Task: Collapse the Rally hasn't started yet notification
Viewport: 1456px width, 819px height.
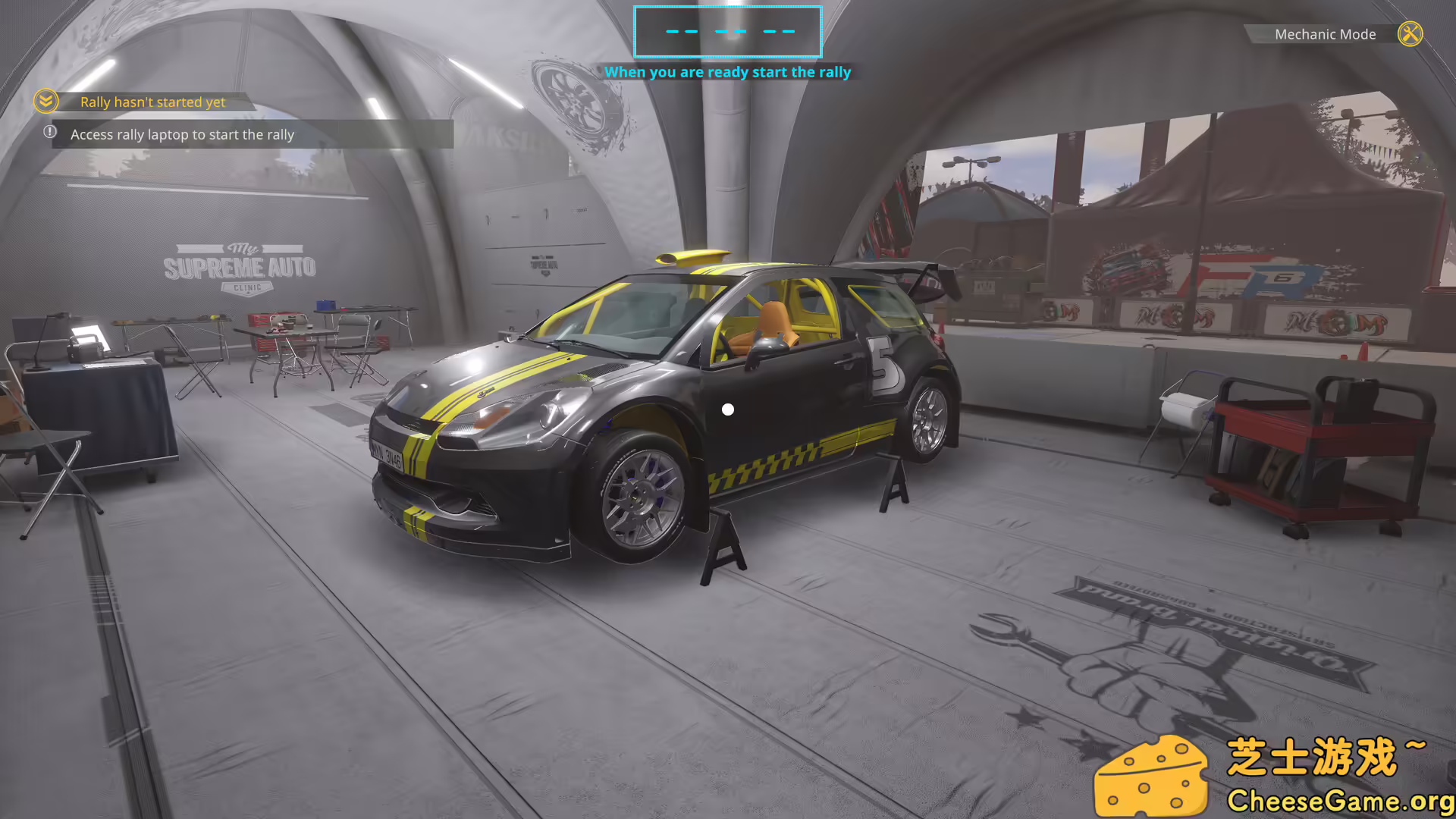Action: pos(45,102)
